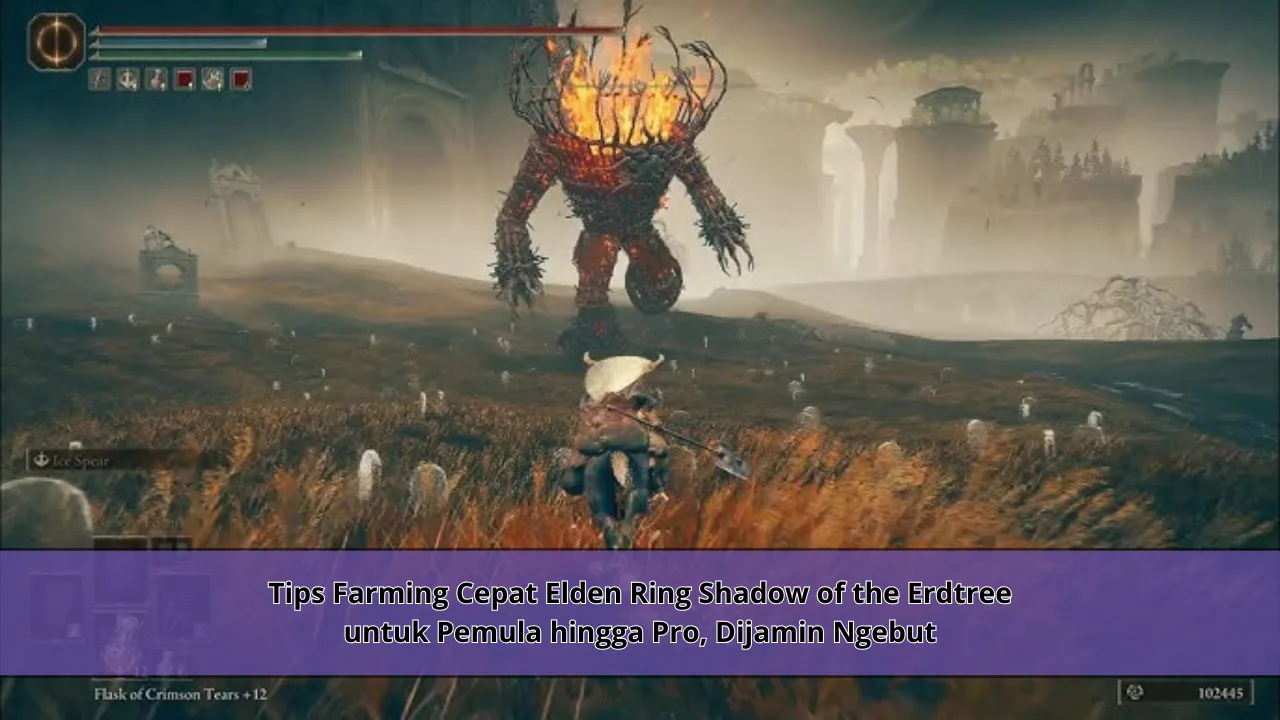Image resolution: width=1280 pixels, height=720 pixels.
Task: Select the anchor-shaped status buff icon
Action: coord(127,80)
